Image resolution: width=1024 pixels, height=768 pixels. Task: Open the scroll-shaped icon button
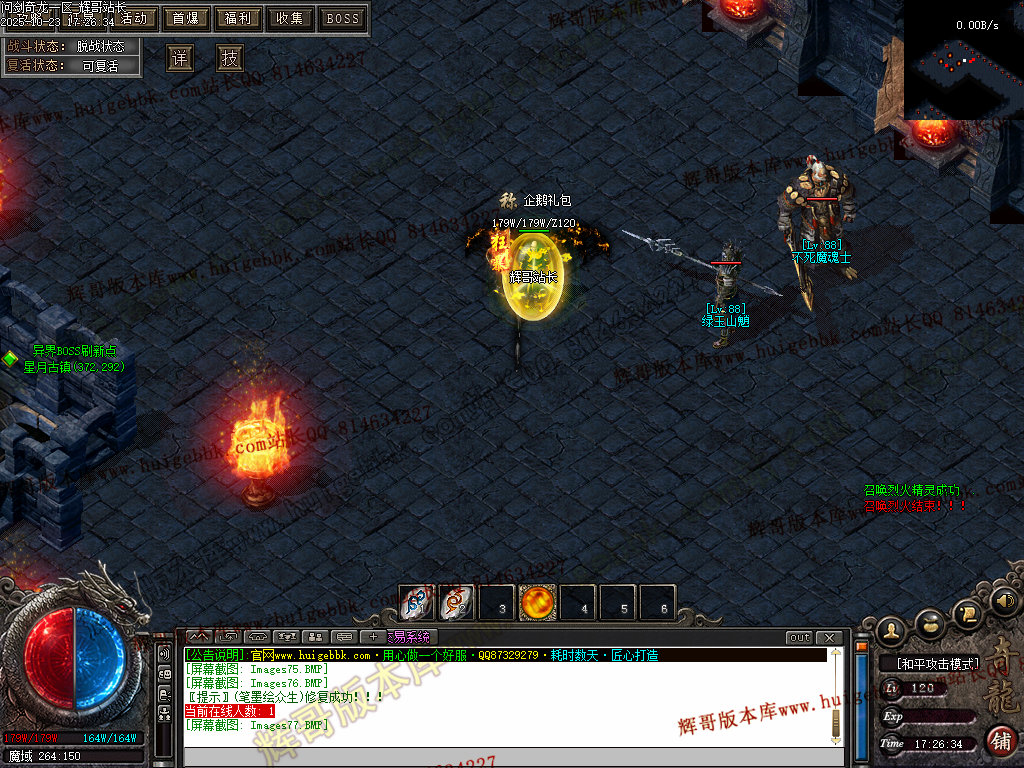click(967, 611)
